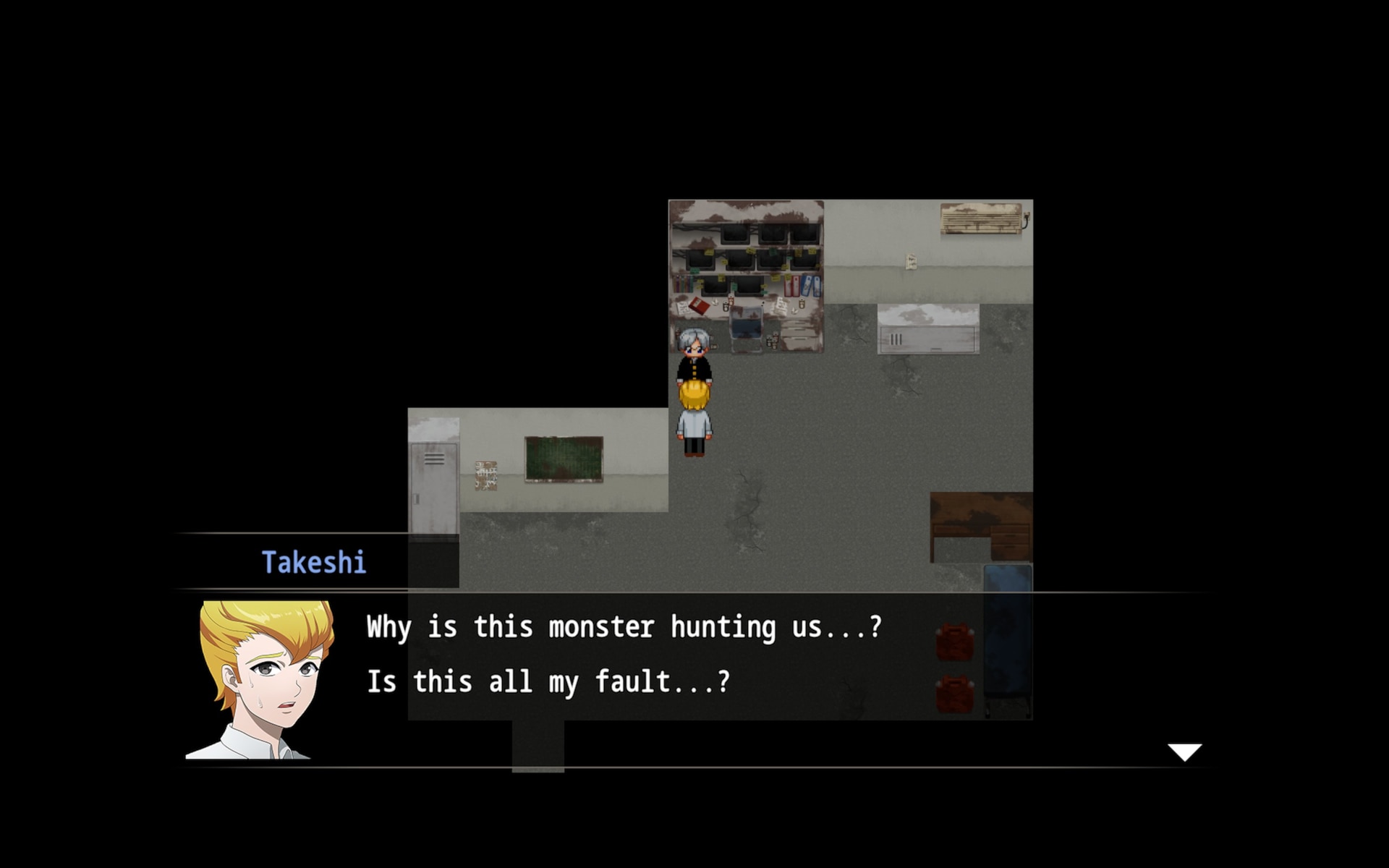Click the white dialogue advance arrow
The image size is (1389, 868).
1184,752
